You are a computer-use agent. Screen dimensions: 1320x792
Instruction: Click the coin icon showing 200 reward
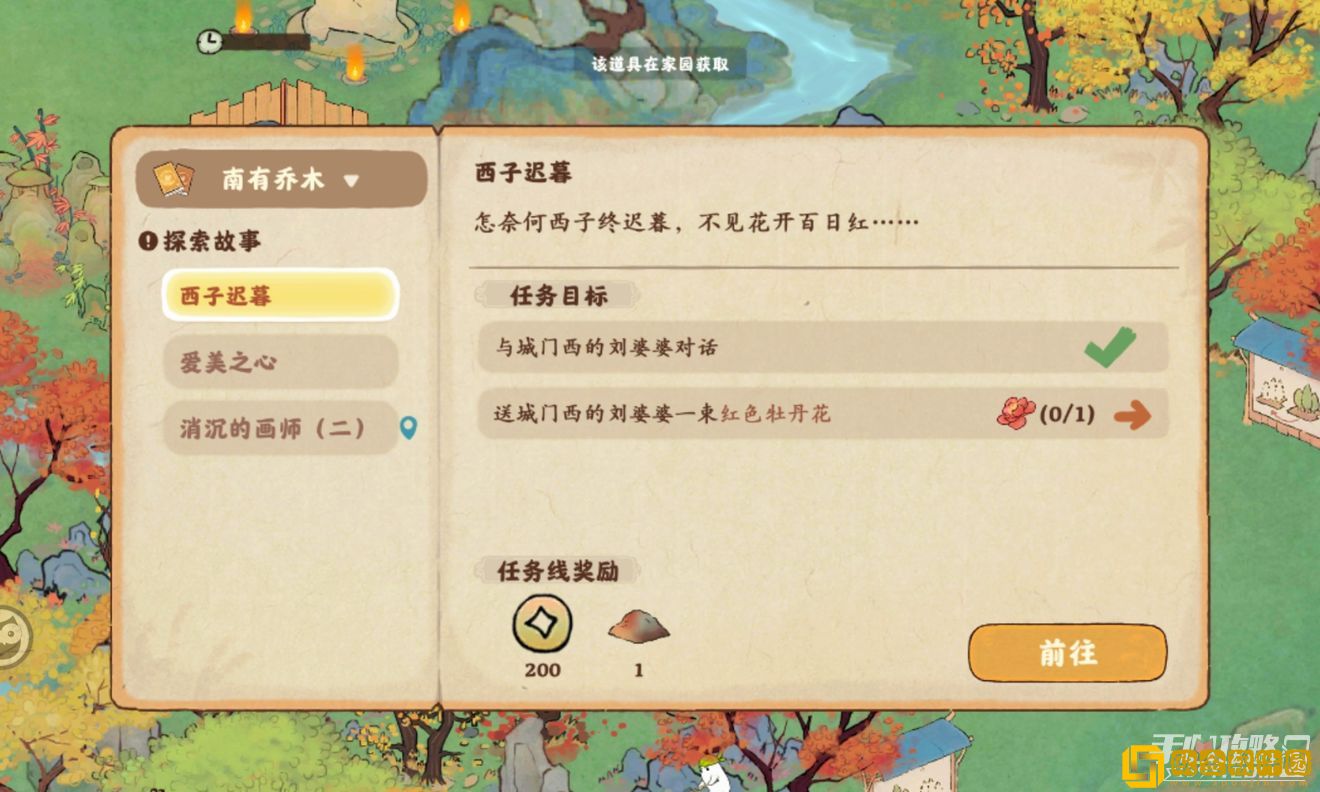(x=542, y=625)
